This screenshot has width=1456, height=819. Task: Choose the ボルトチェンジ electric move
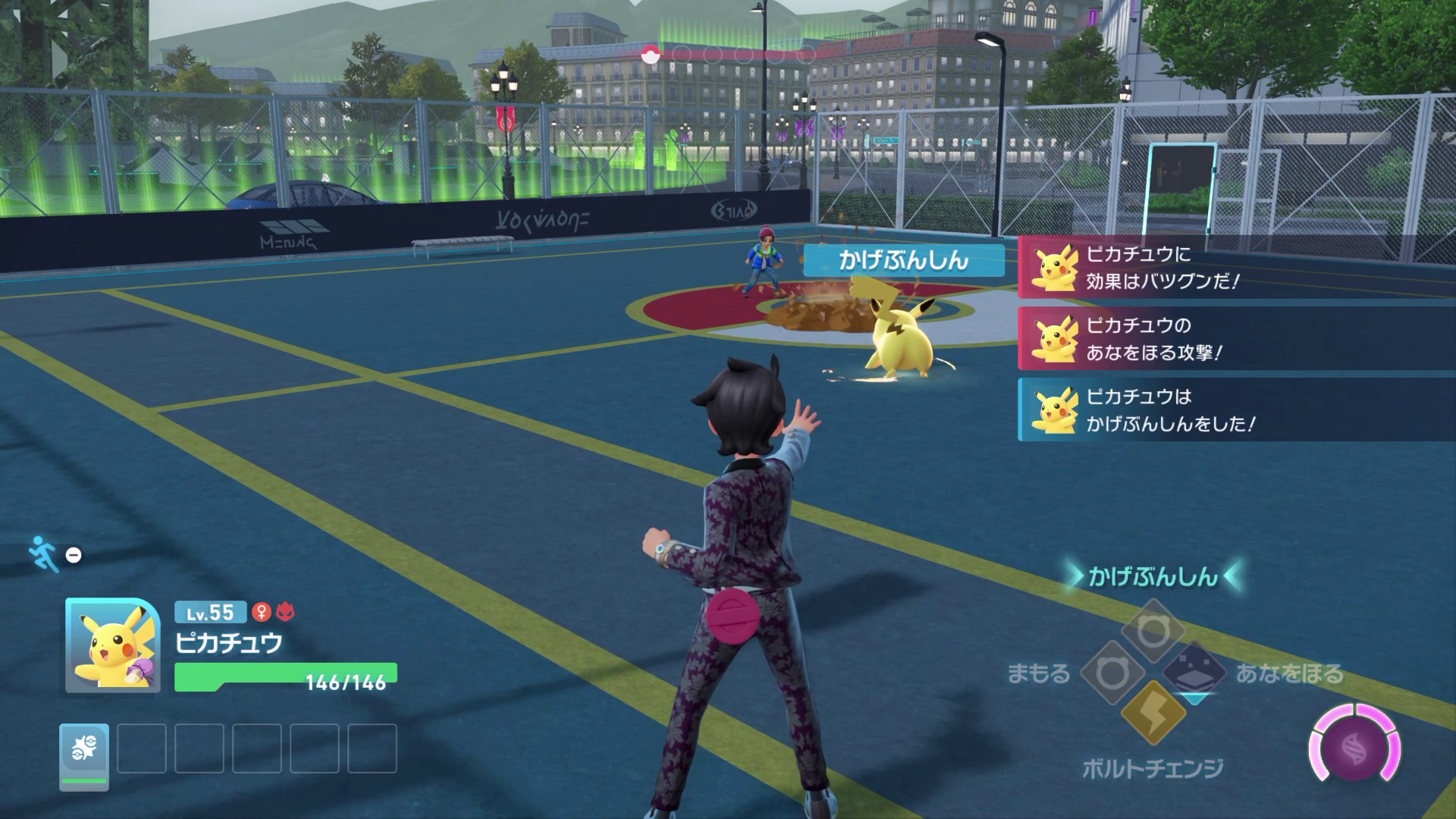1152,713
